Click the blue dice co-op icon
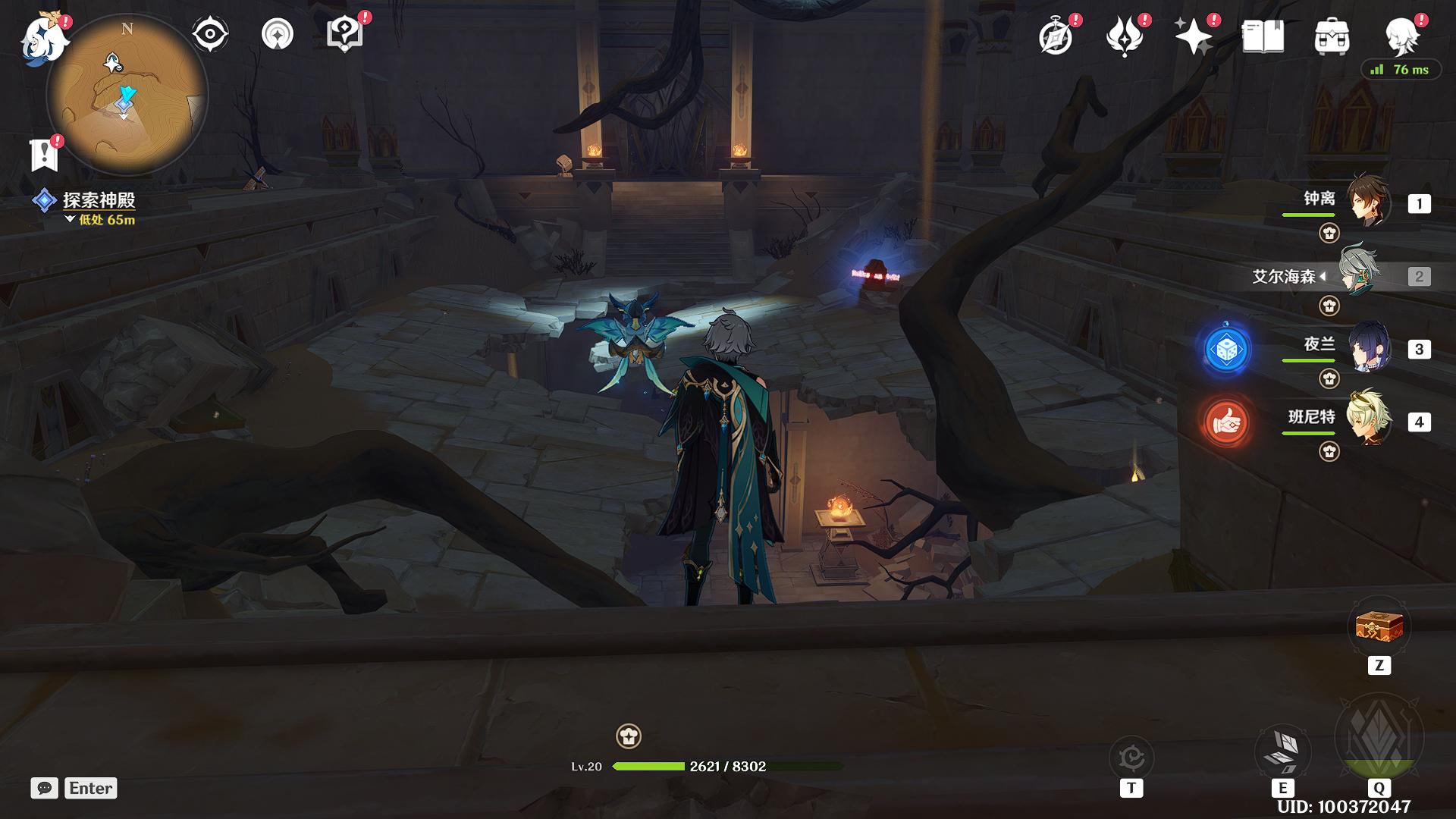1456x819 pixels. [x=1226, y=350]
